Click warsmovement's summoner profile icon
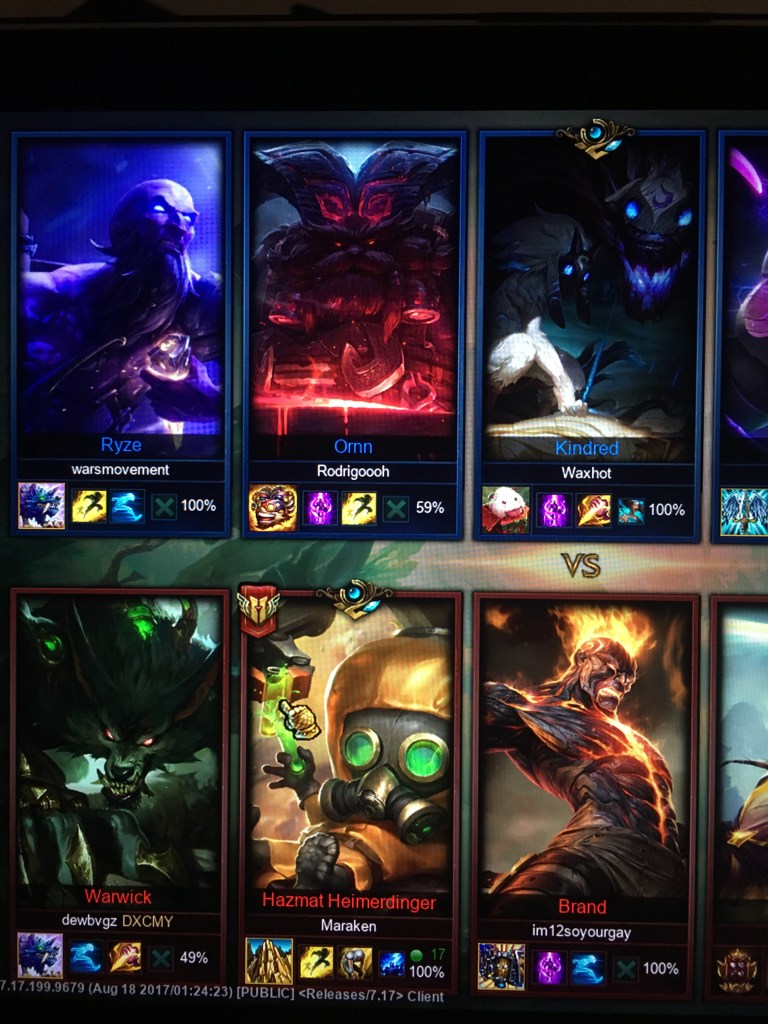Viewport: 768px width, 1024px height. [42, 506]
